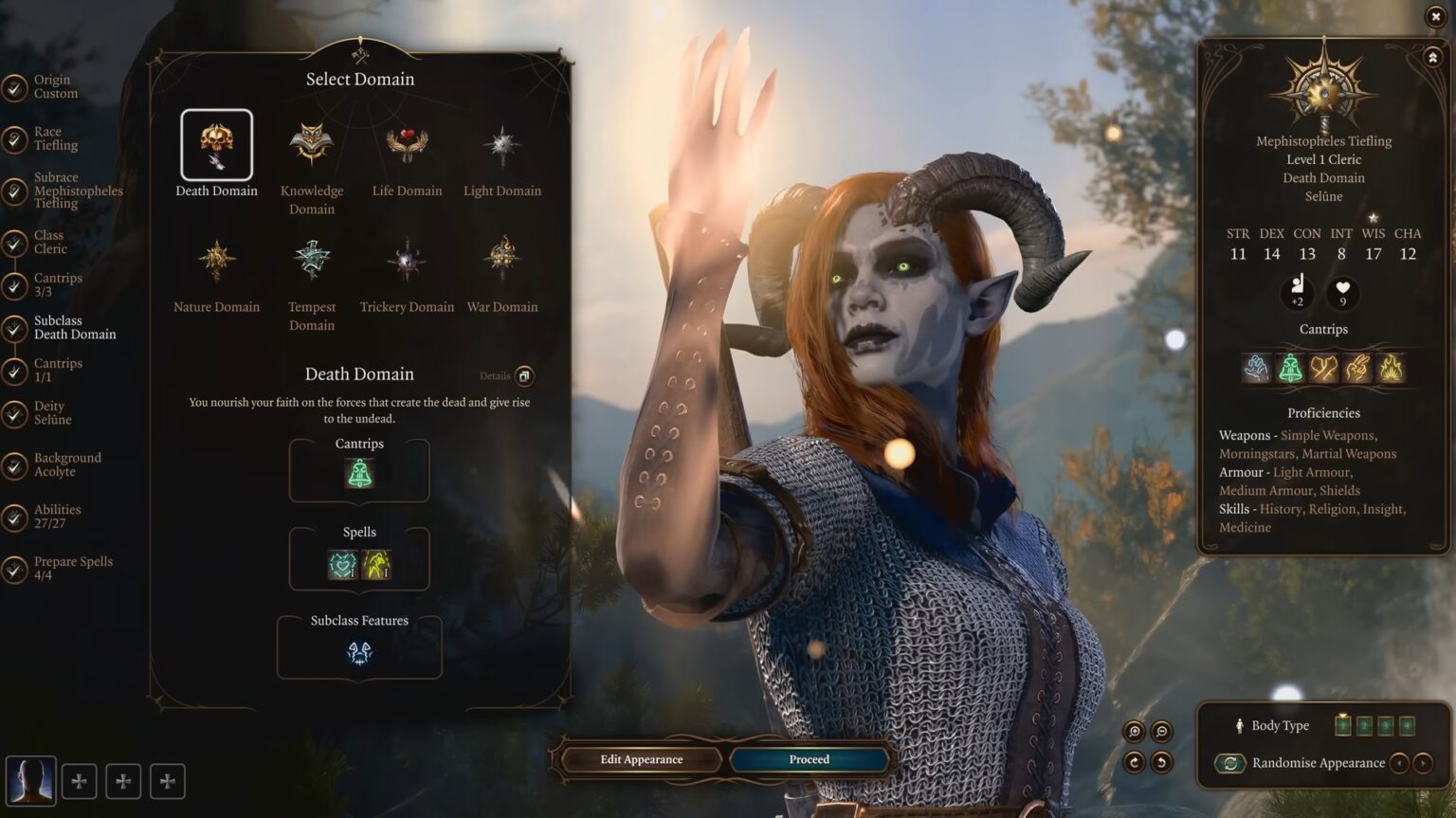Click the right arrow beside Randomise Appearance
1456x818 pixels.
(x=1424, y=763)
